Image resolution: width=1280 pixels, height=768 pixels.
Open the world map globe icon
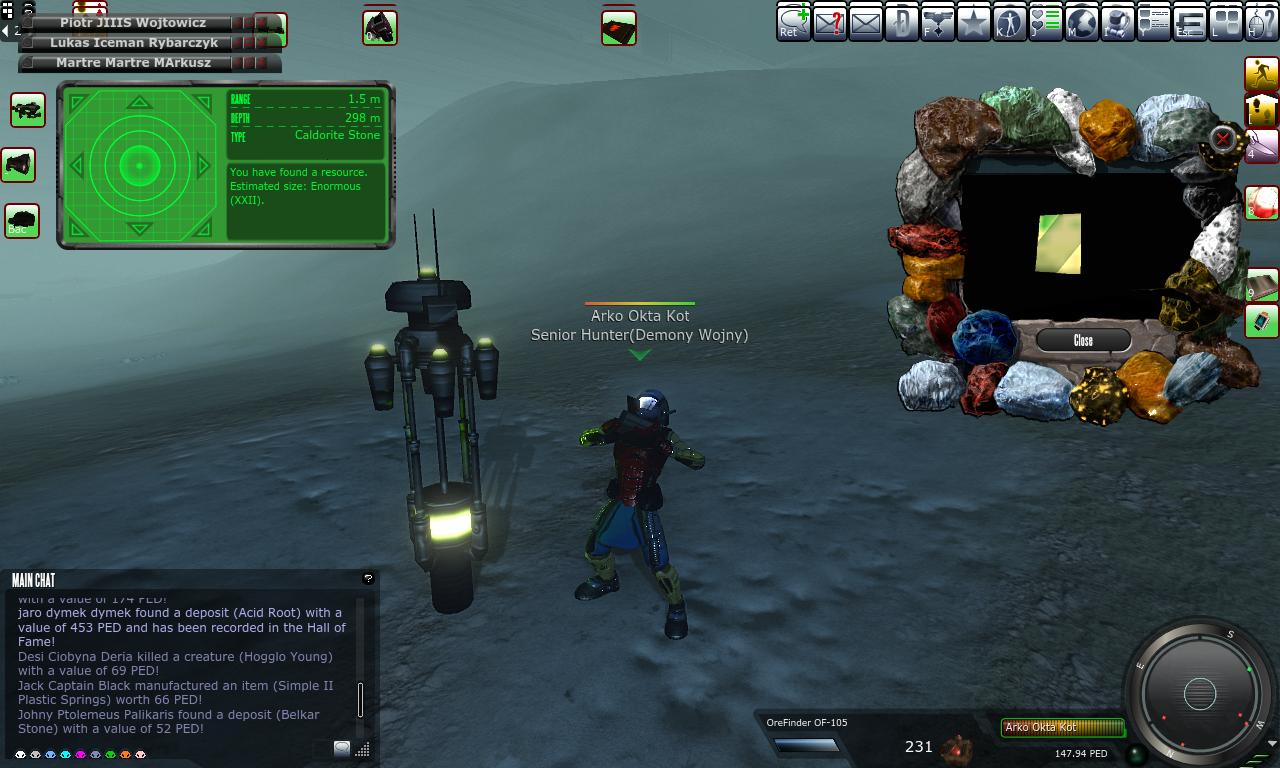(x=1082, y=22)
